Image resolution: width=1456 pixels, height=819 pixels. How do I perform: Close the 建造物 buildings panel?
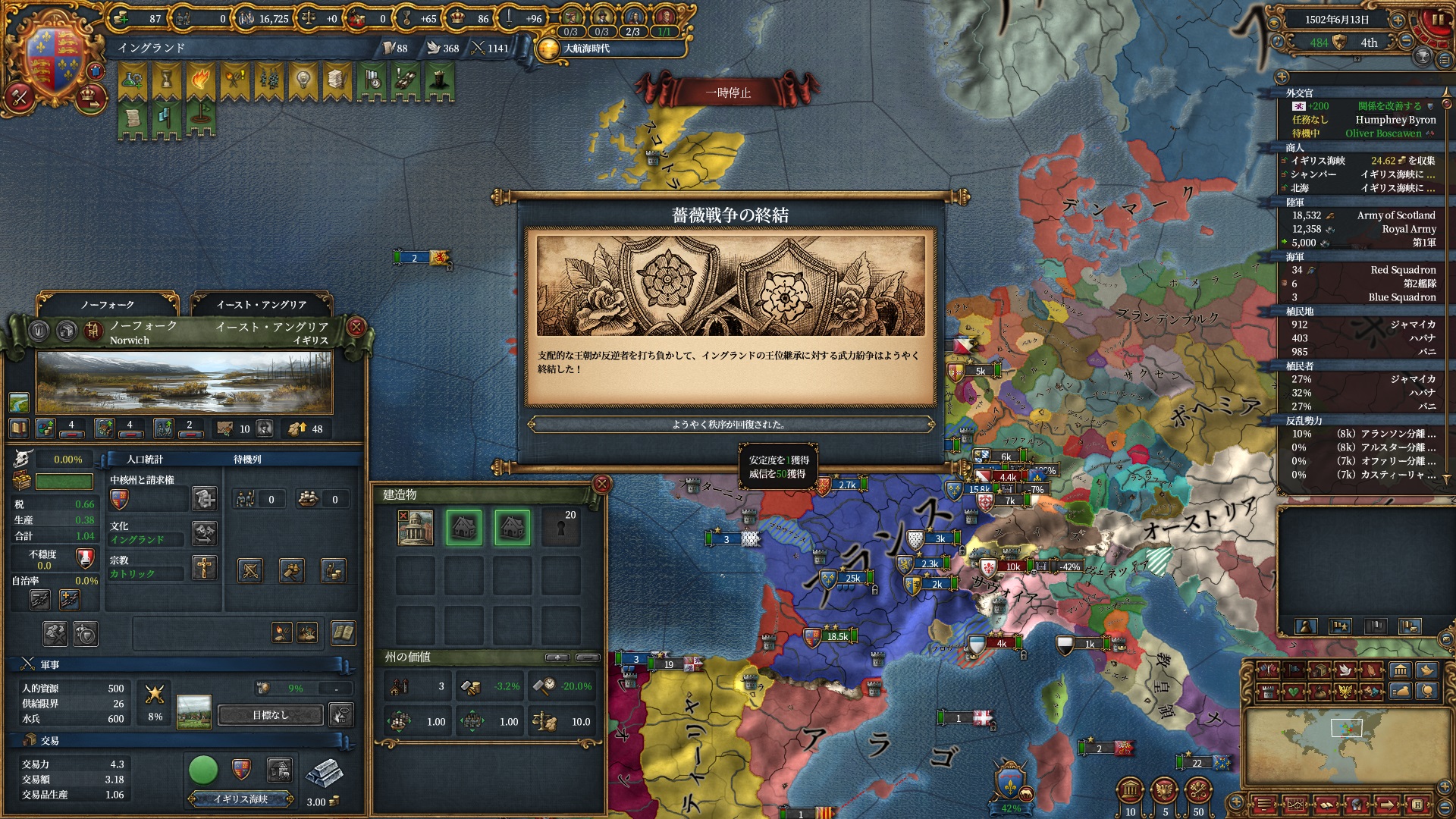coord(601,484)
